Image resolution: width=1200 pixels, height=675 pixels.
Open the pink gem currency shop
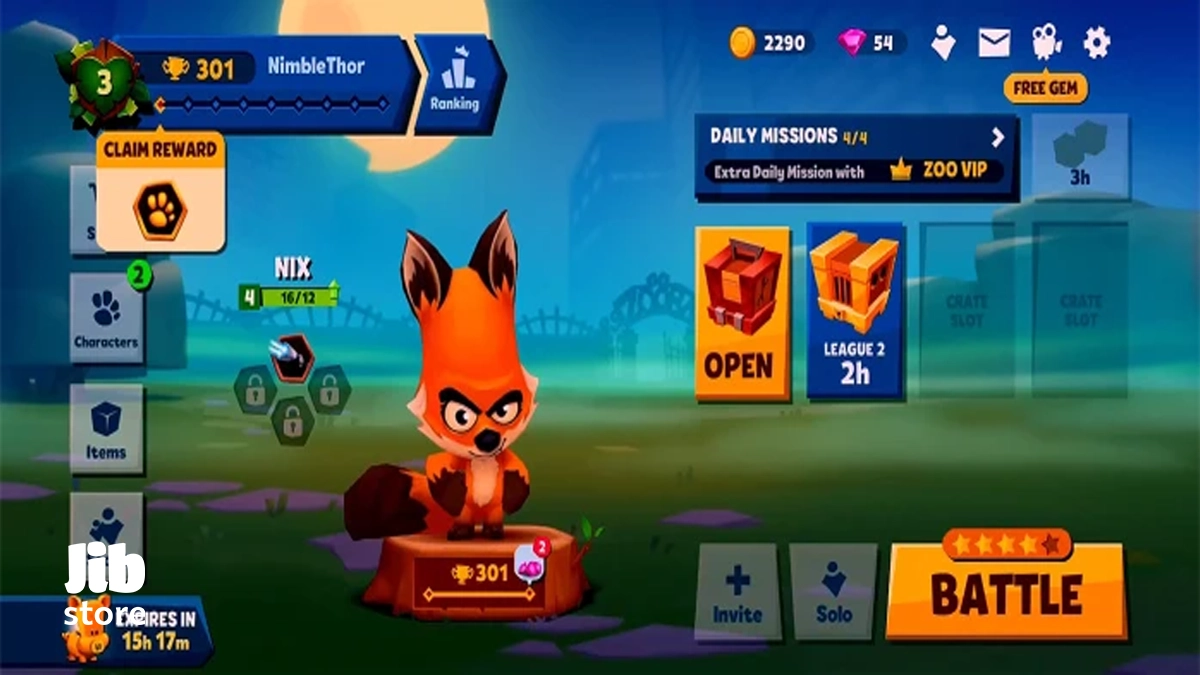[x=870, y=42]
